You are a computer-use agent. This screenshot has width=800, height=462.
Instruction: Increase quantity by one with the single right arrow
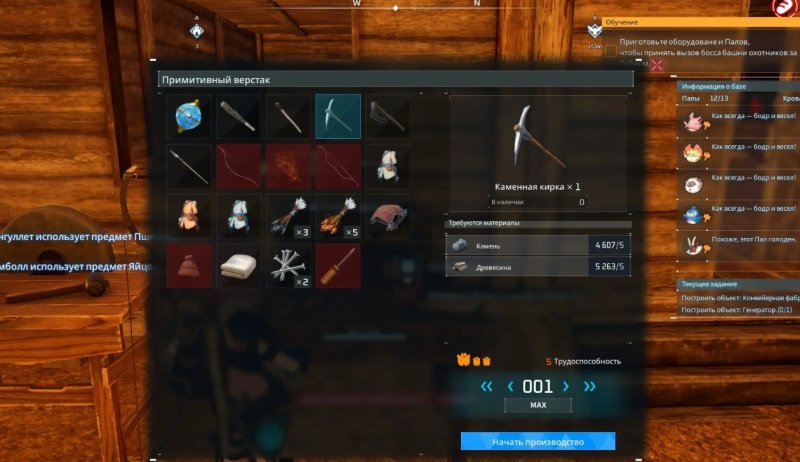coord(566,386)
